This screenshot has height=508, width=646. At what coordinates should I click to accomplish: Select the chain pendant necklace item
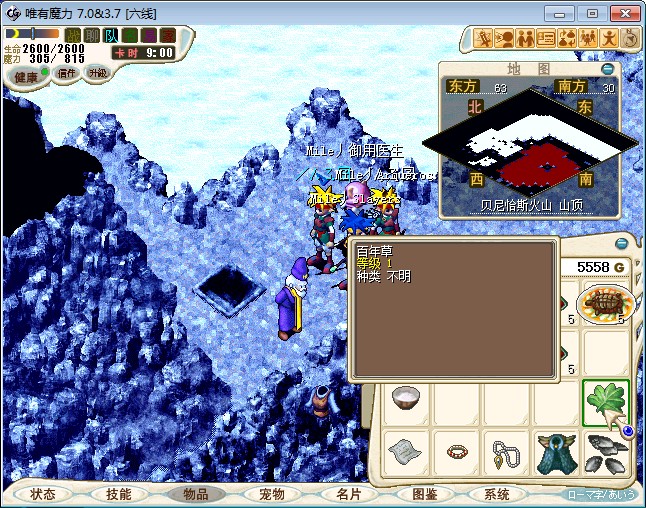pos(506,451)
